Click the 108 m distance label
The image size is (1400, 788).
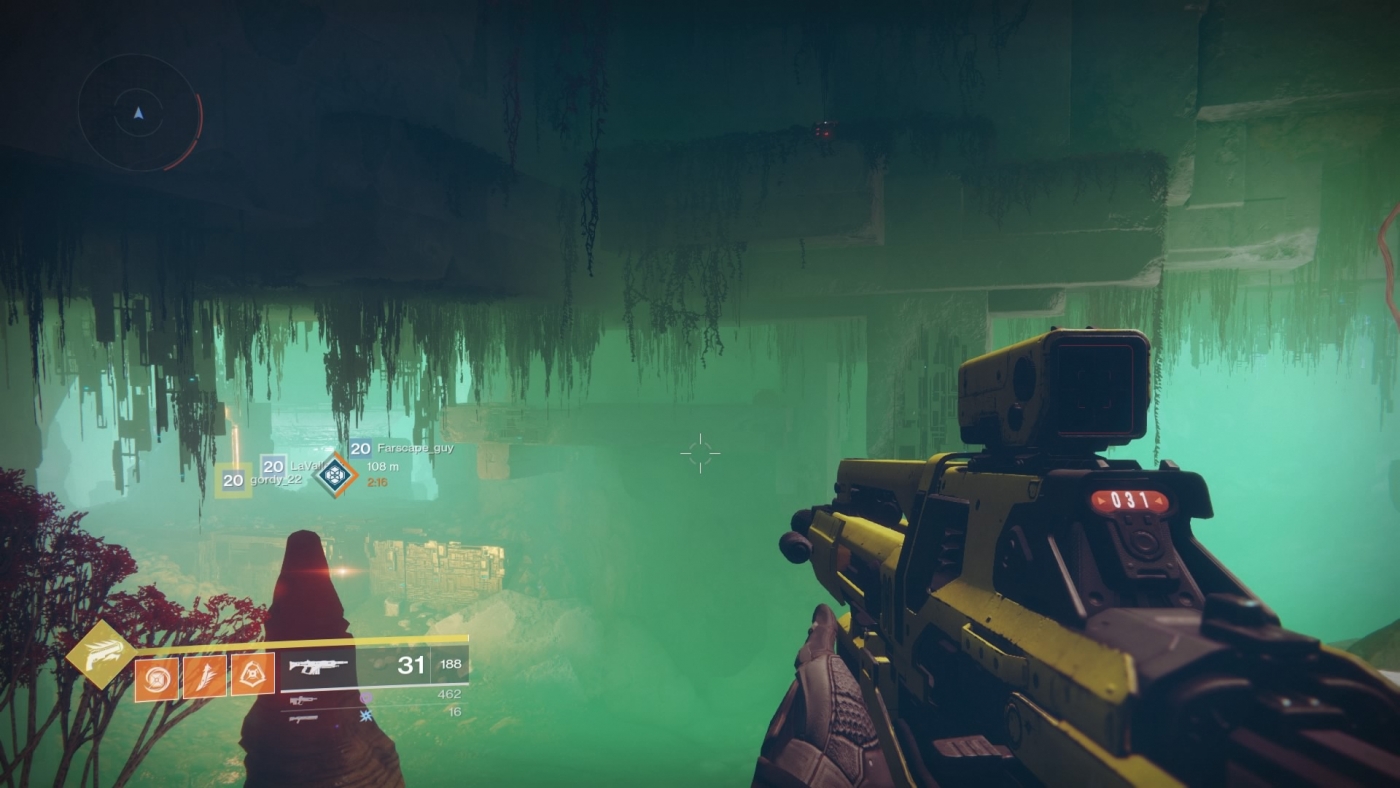(x=383, y=467)
